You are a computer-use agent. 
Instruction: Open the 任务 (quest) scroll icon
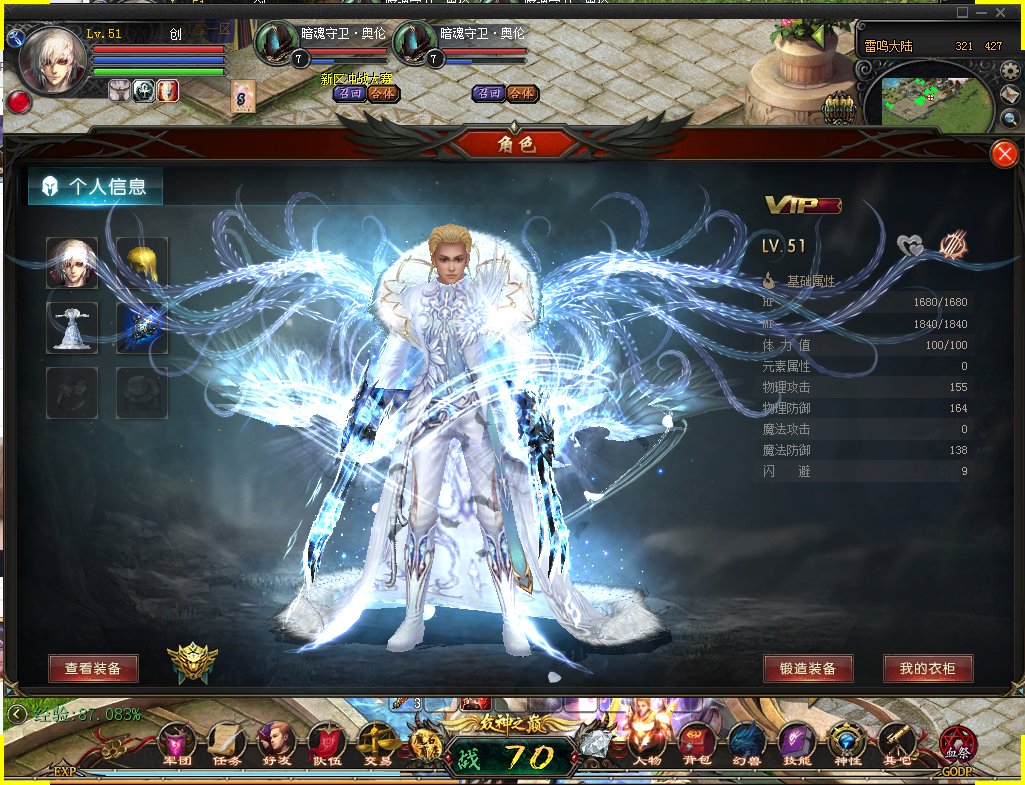(226, 744)
